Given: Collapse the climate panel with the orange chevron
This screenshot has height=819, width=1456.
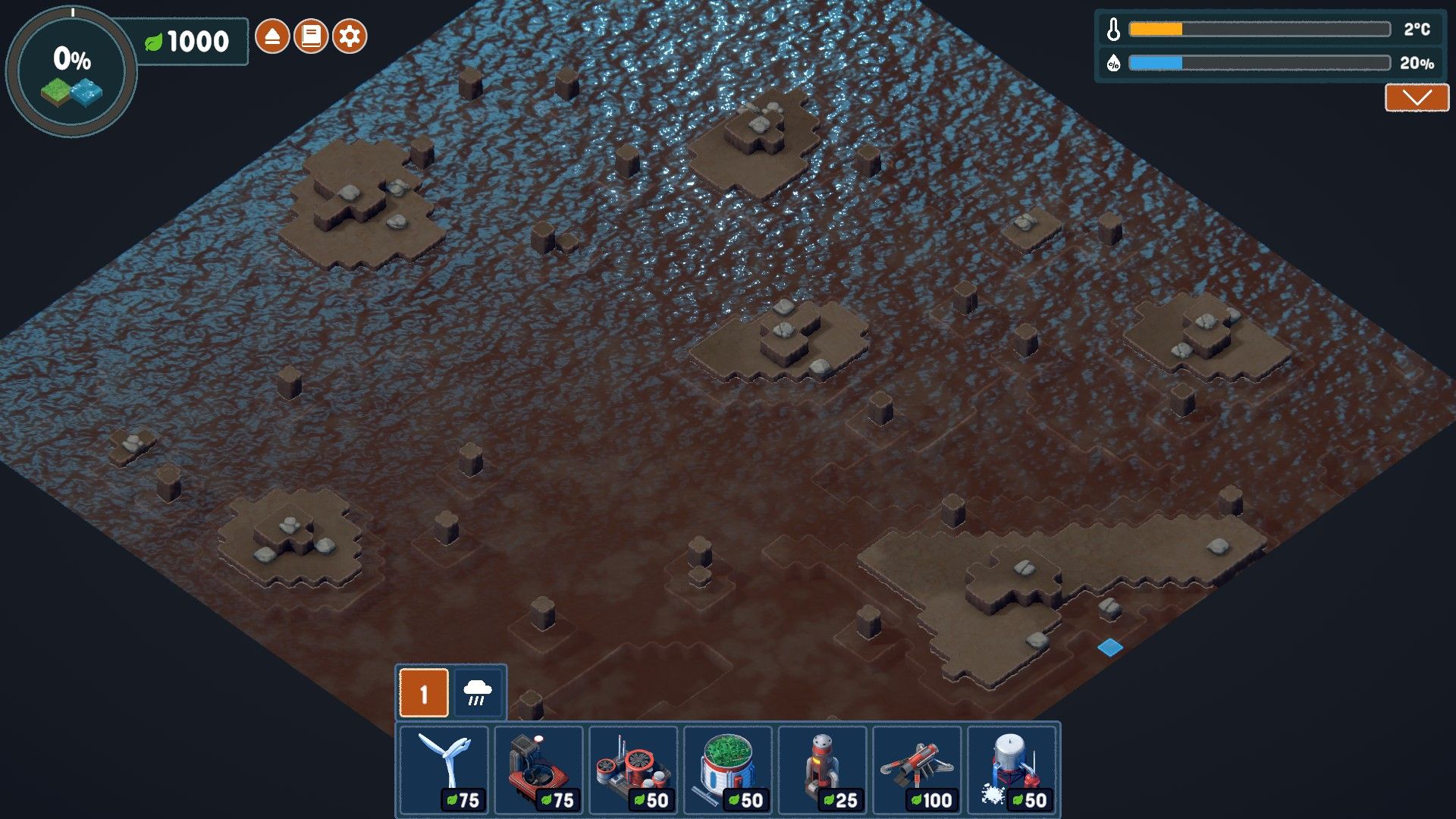Looking at the screenshot, I should [x=1417, y=97].
